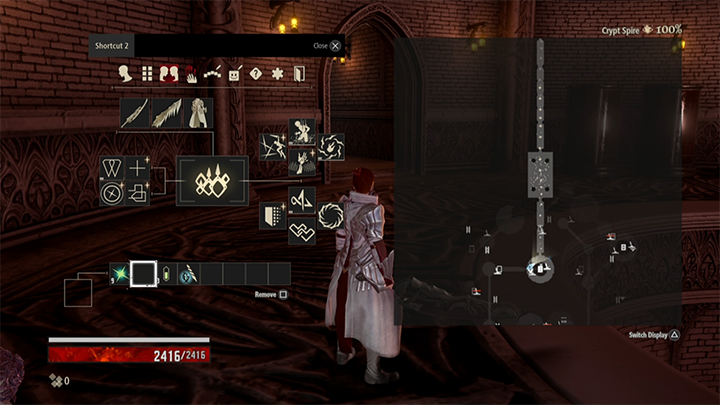Choose the swirling vortex gift icon
The image size is (720, 405).
pos(331,147)
